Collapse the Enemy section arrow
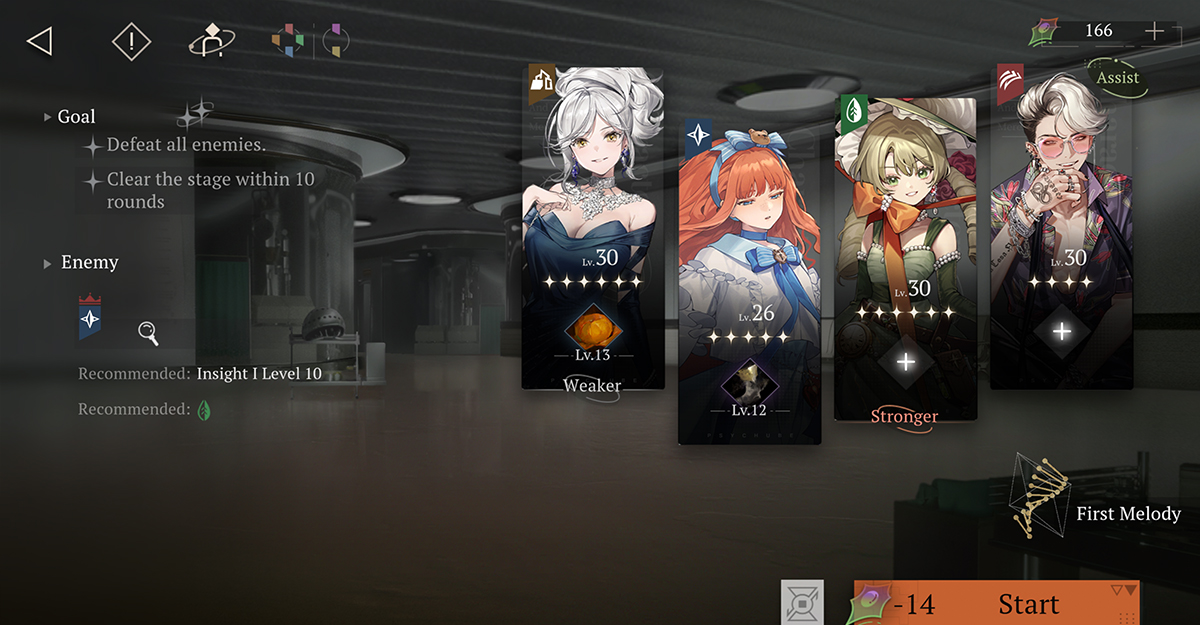Image resolution: width=1200 pixels, height=625 pixels. coord(47,263)
